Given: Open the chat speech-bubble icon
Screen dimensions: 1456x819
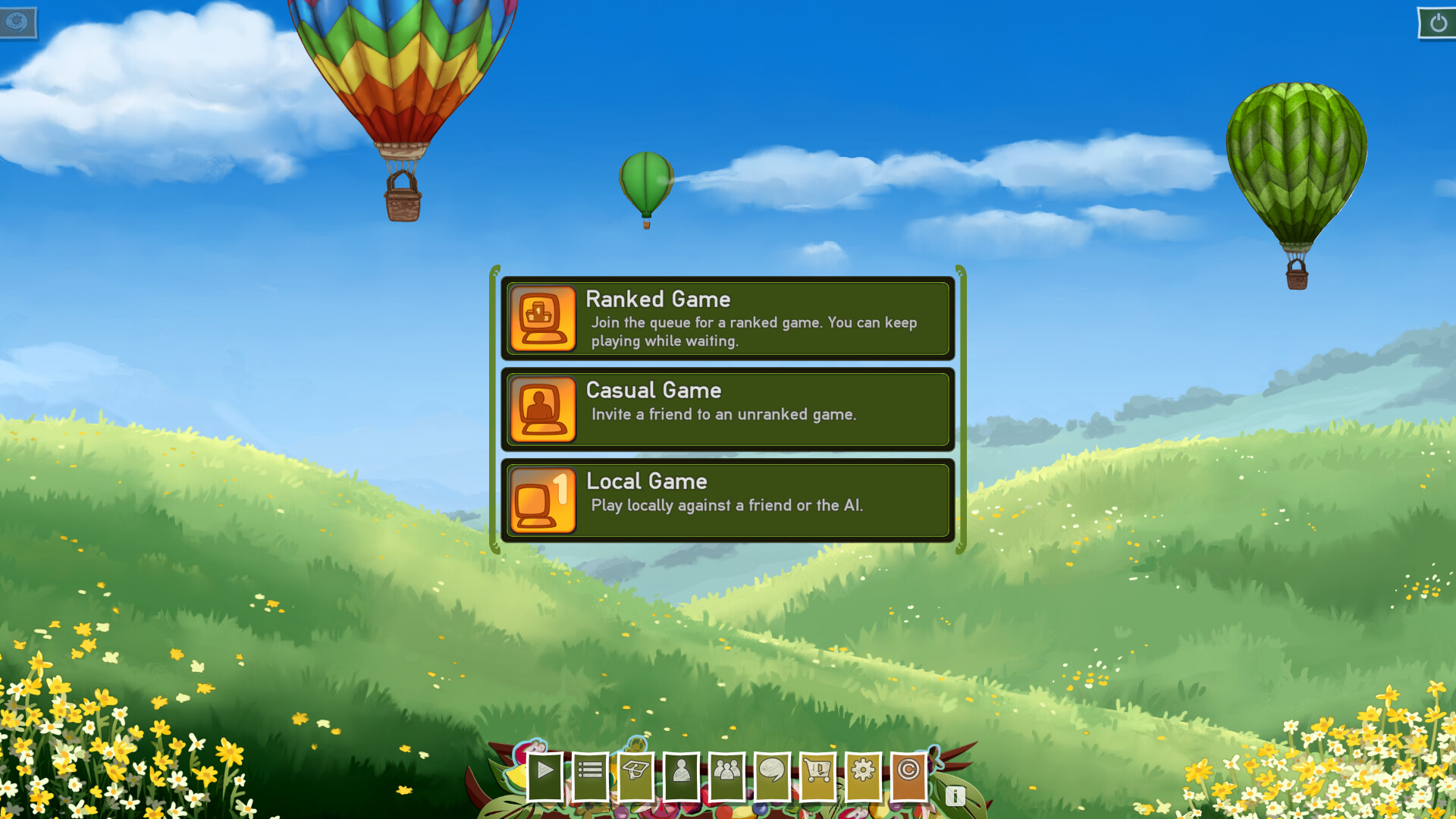Looking at the screenshot, I should [773, 773].
